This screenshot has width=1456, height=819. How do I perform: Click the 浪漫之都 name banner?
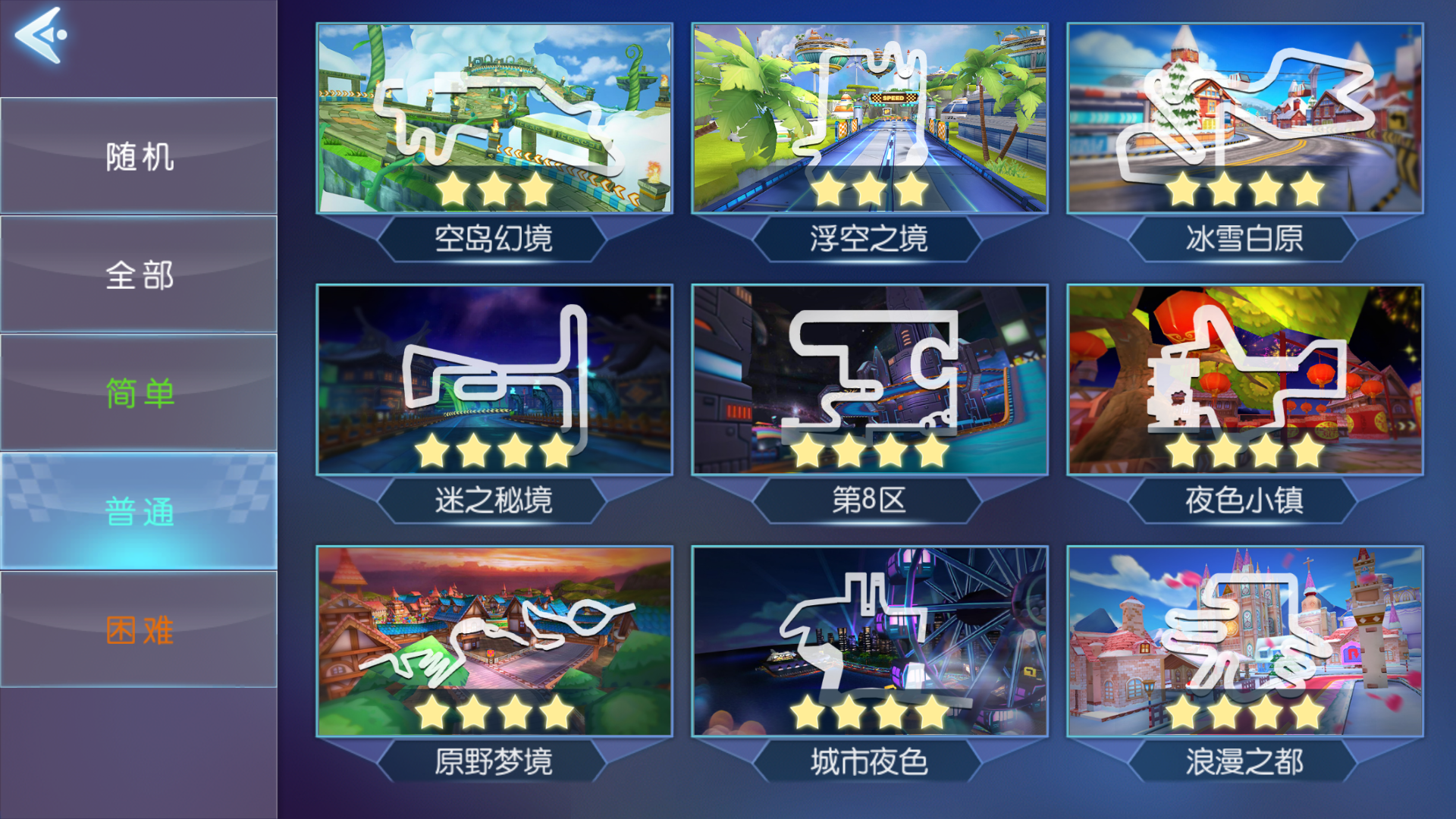click(x=1245, y=763)
